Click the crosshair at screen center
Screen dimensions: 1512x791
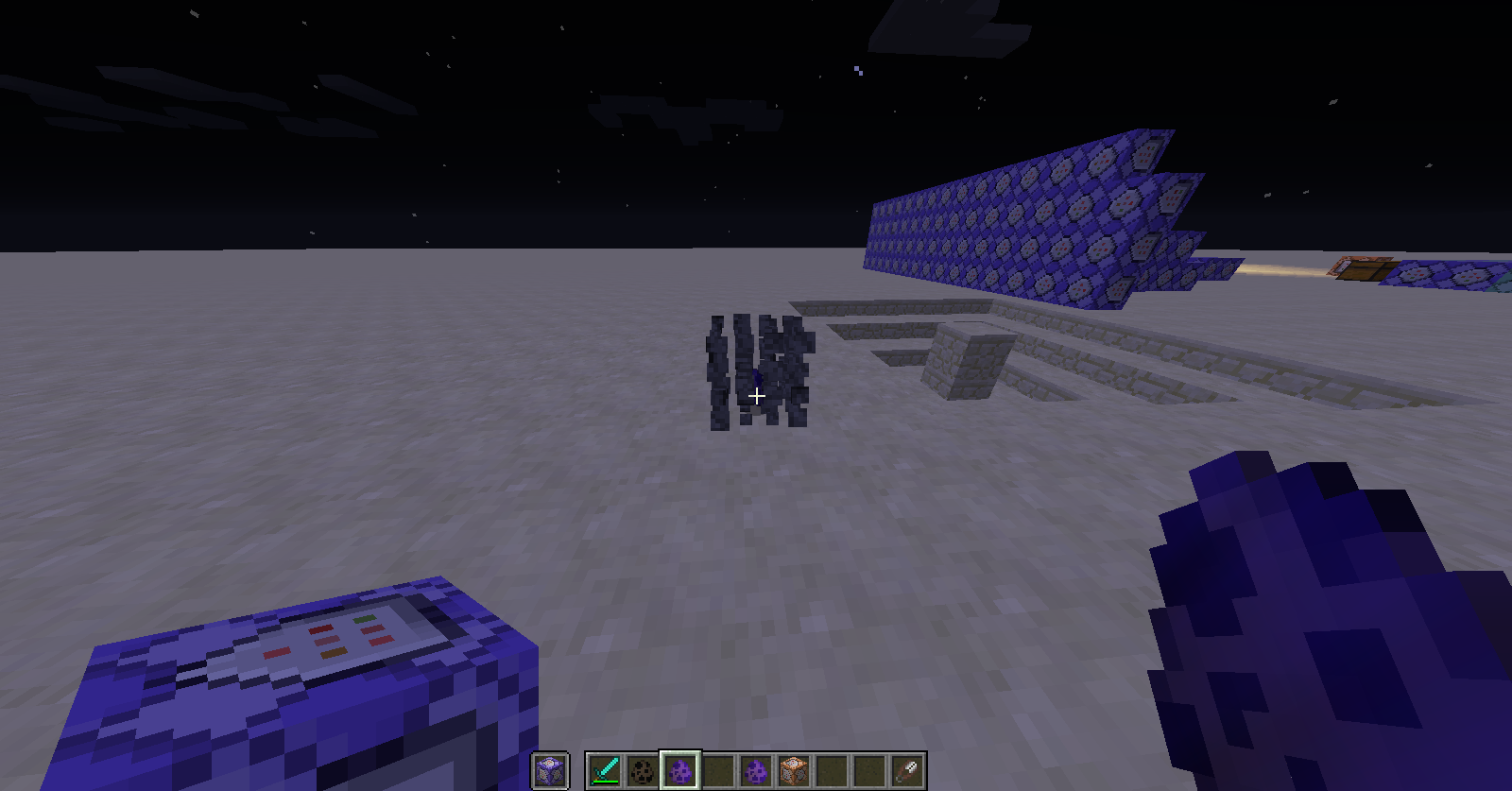coord(756,396)
